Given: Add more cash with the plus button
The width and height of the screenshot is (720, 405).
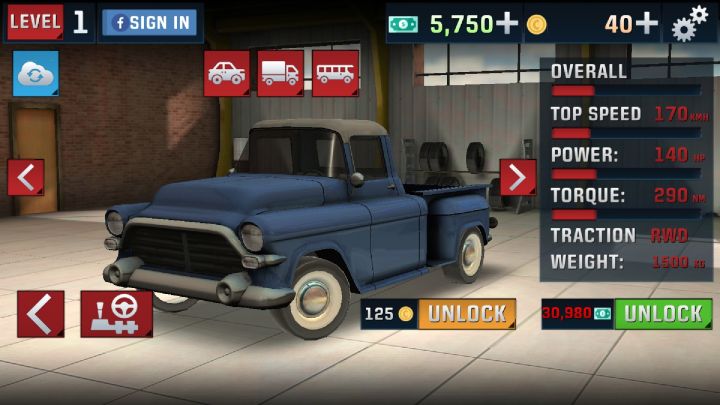Looking at the screenshot, I should [x=508, y=23].
